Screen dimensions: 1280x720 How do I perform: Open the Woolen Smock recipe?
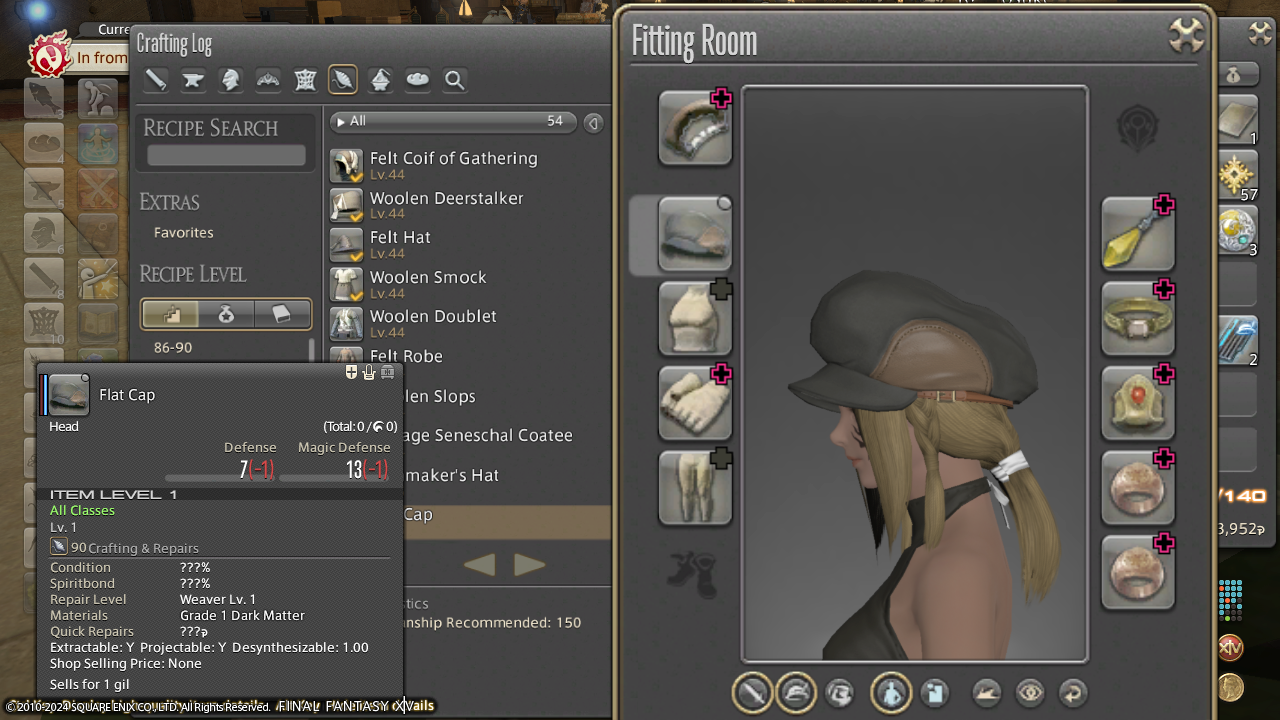point(427,278)
